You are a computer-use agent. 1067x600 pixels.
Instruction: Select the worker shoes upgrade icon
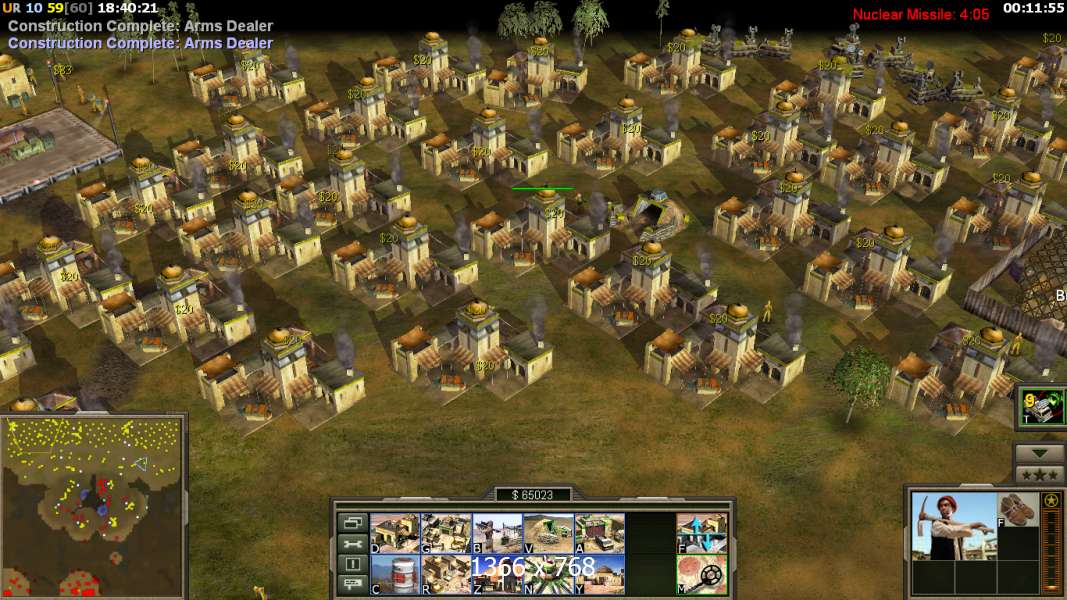[x=1020, y=509]
